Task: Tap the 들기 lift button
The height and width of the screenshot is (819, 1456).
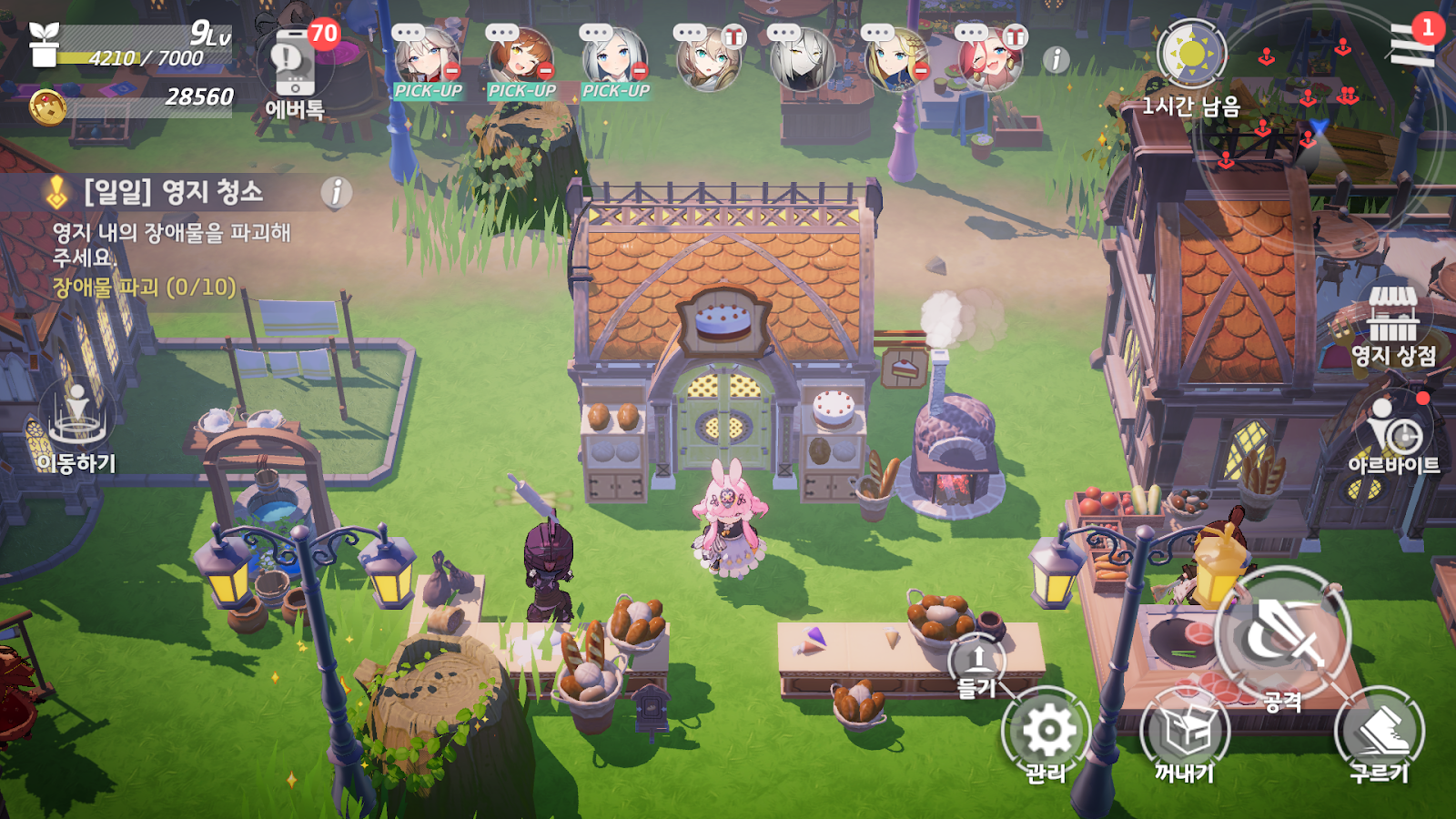Action: [x=977, y=664]
